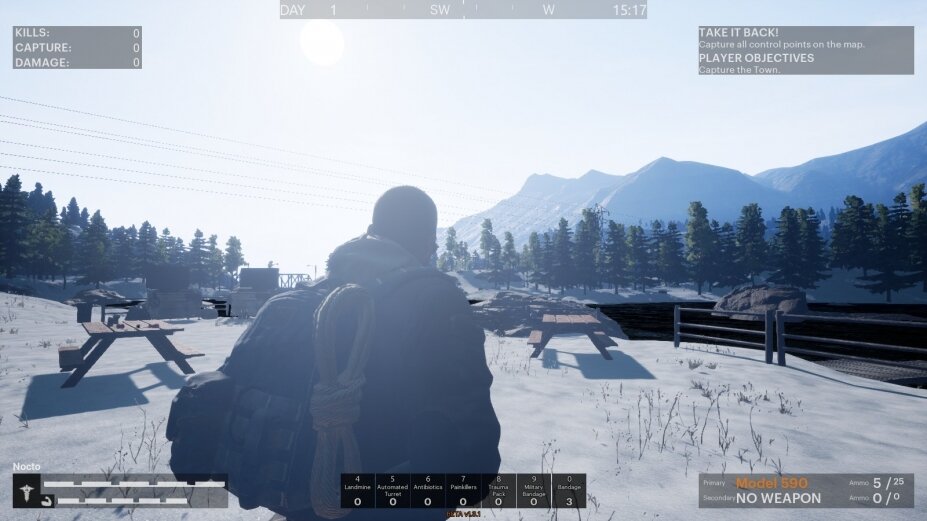This screenshot has height=521, width=927.
Task: Open the Player Objectives tracker panel
Action: tap(805, 63)
